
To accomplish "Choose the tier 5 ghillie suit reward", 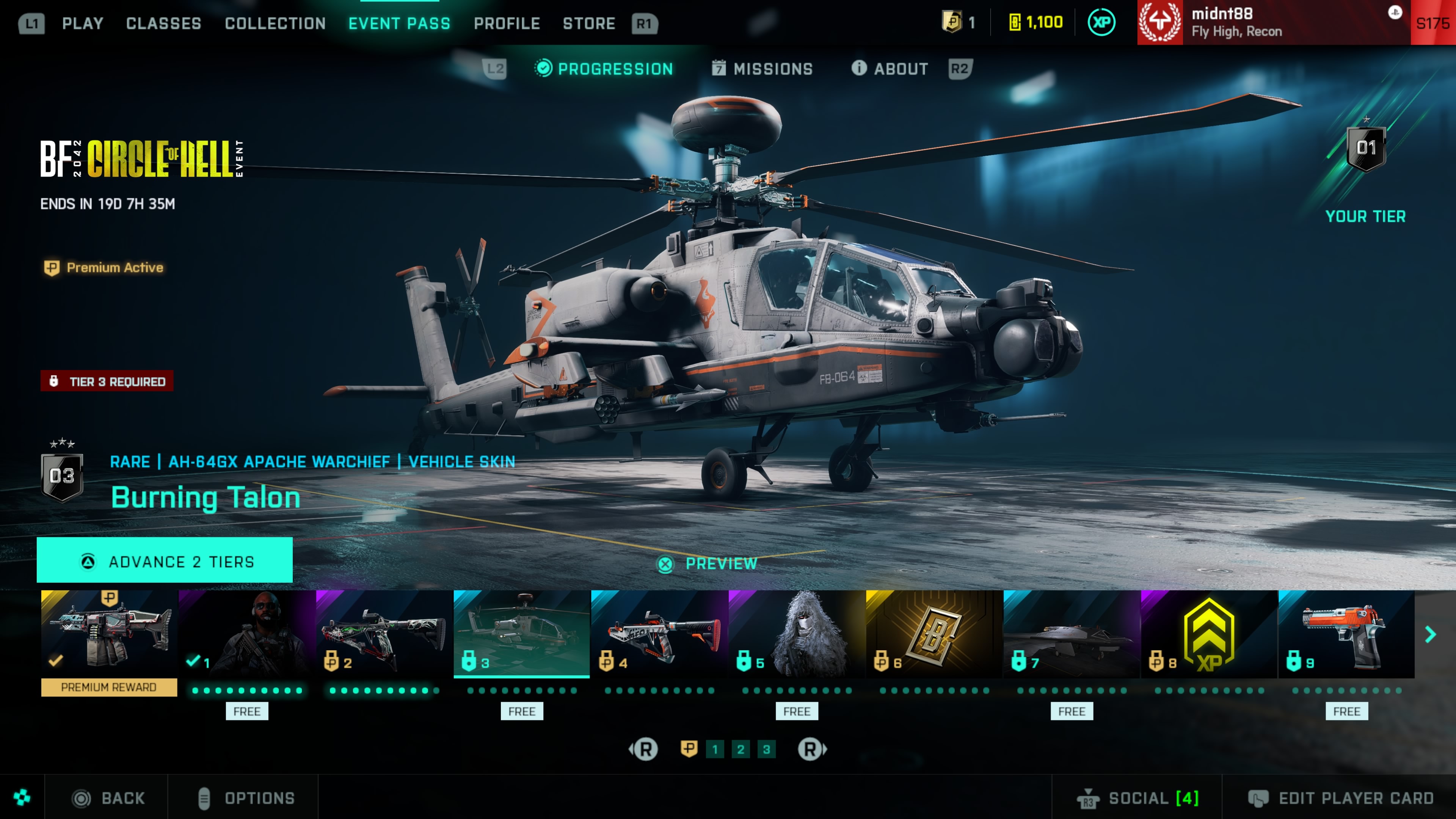I will pos(796,634).
